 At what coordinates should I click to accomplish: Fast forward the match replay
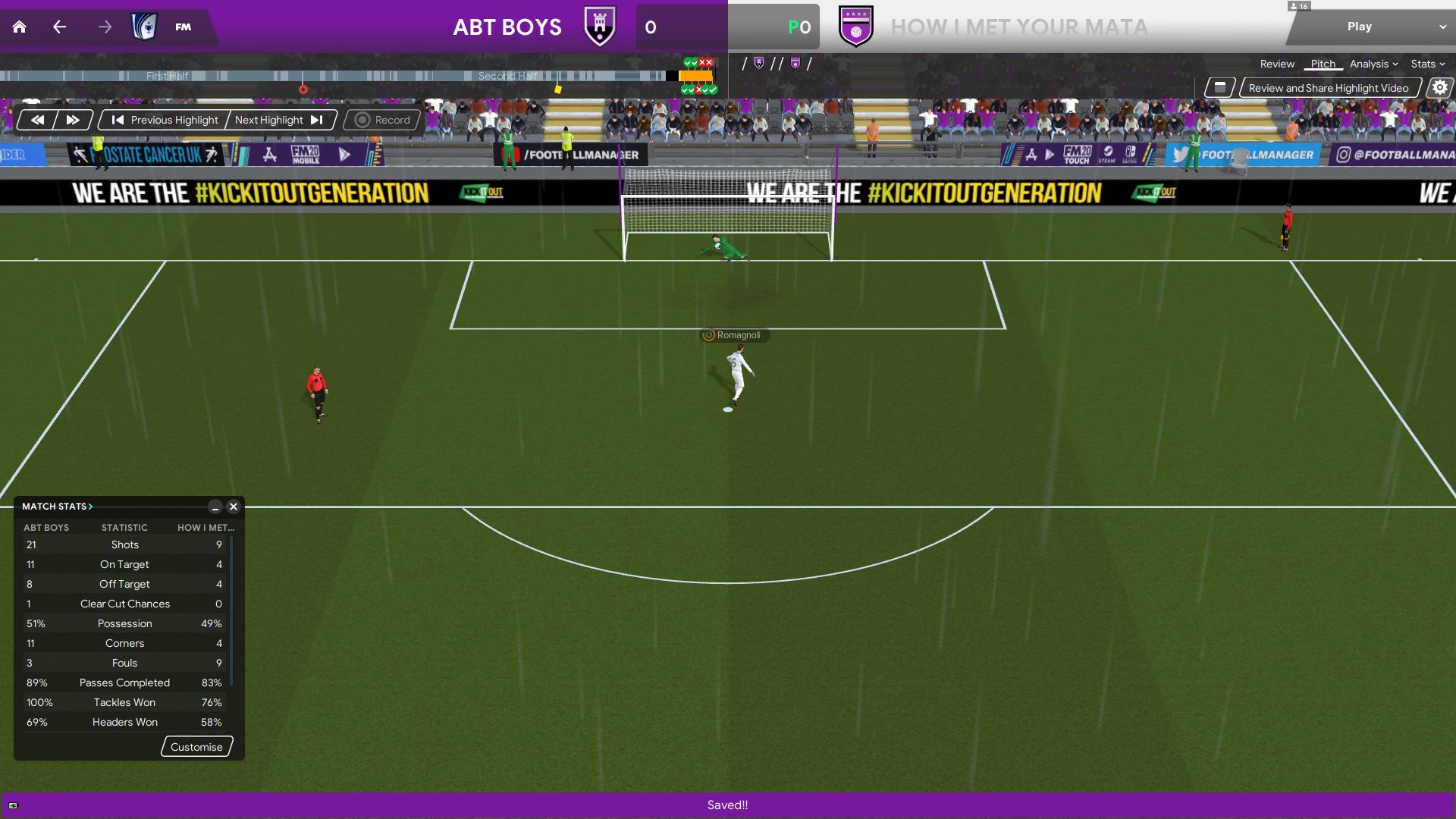click(x=73, y=120)
